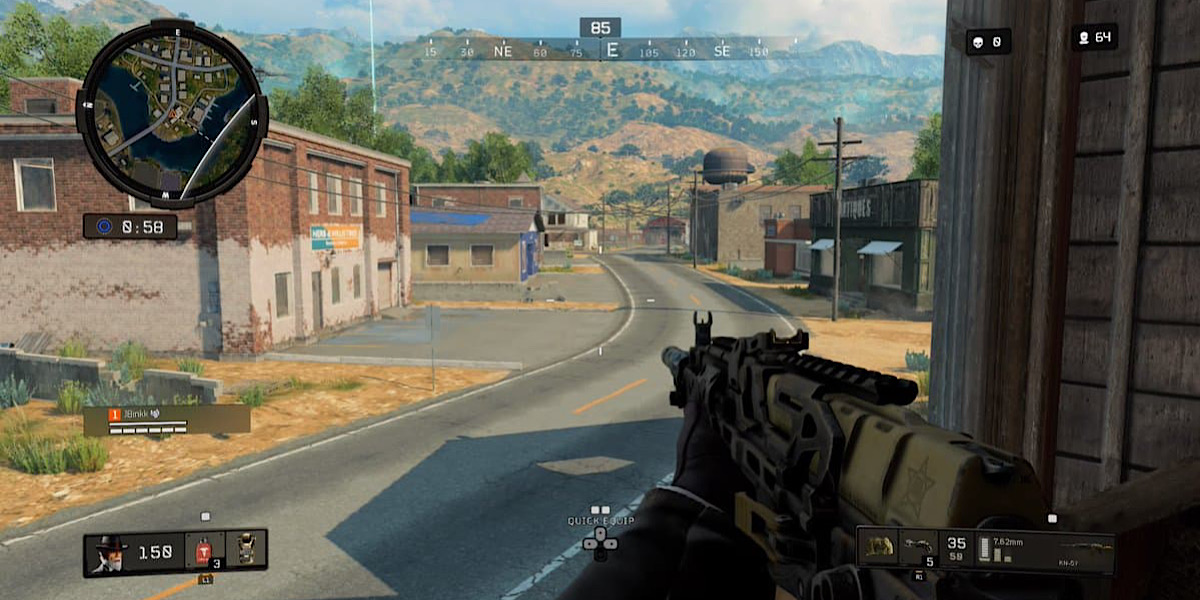The height and width of the screenshot is (600, 1200).
Task: Open the circular minimap
Action: click(171, 114)
